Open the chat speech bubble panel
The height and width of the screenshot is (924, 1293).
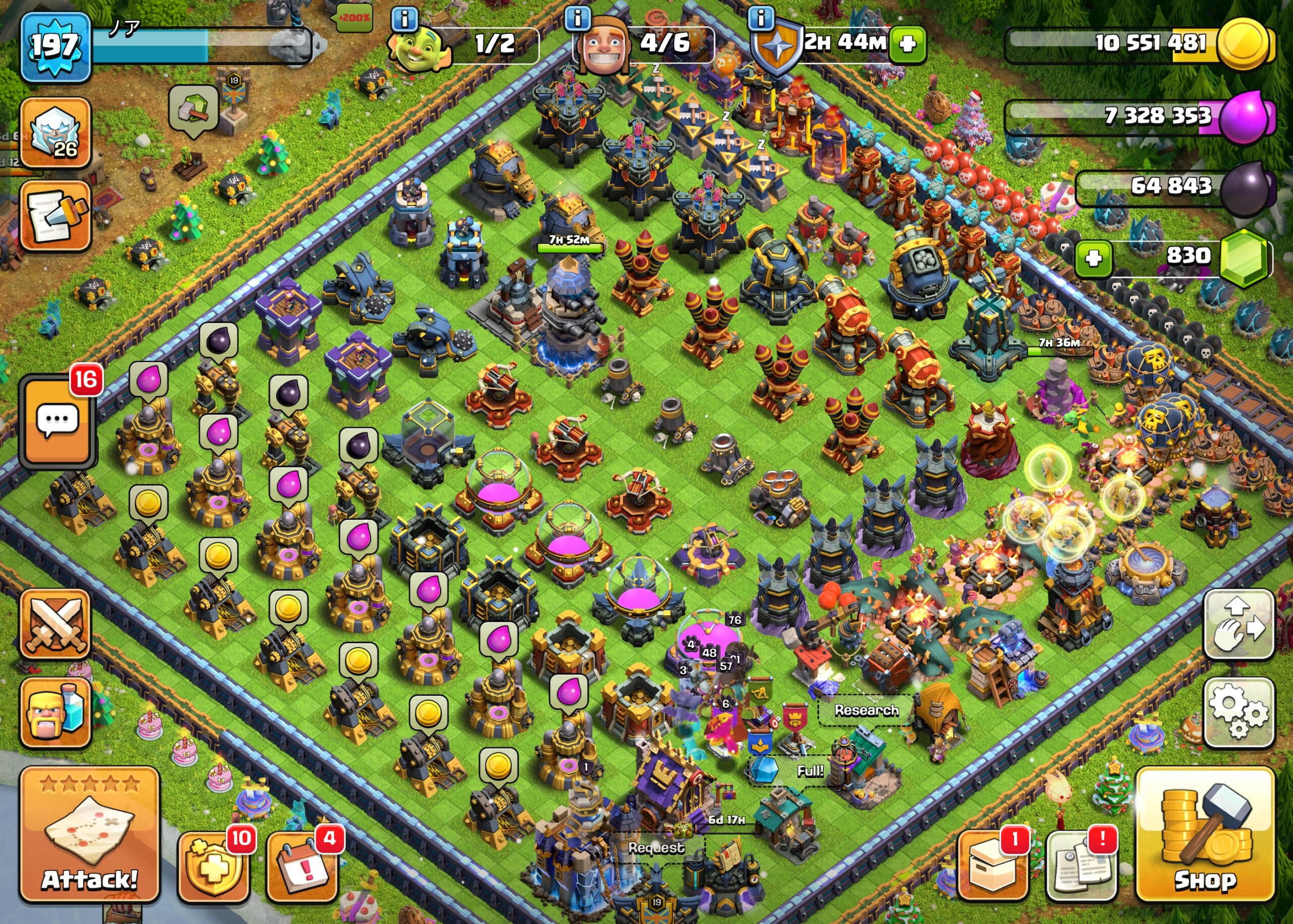(57, 422)
